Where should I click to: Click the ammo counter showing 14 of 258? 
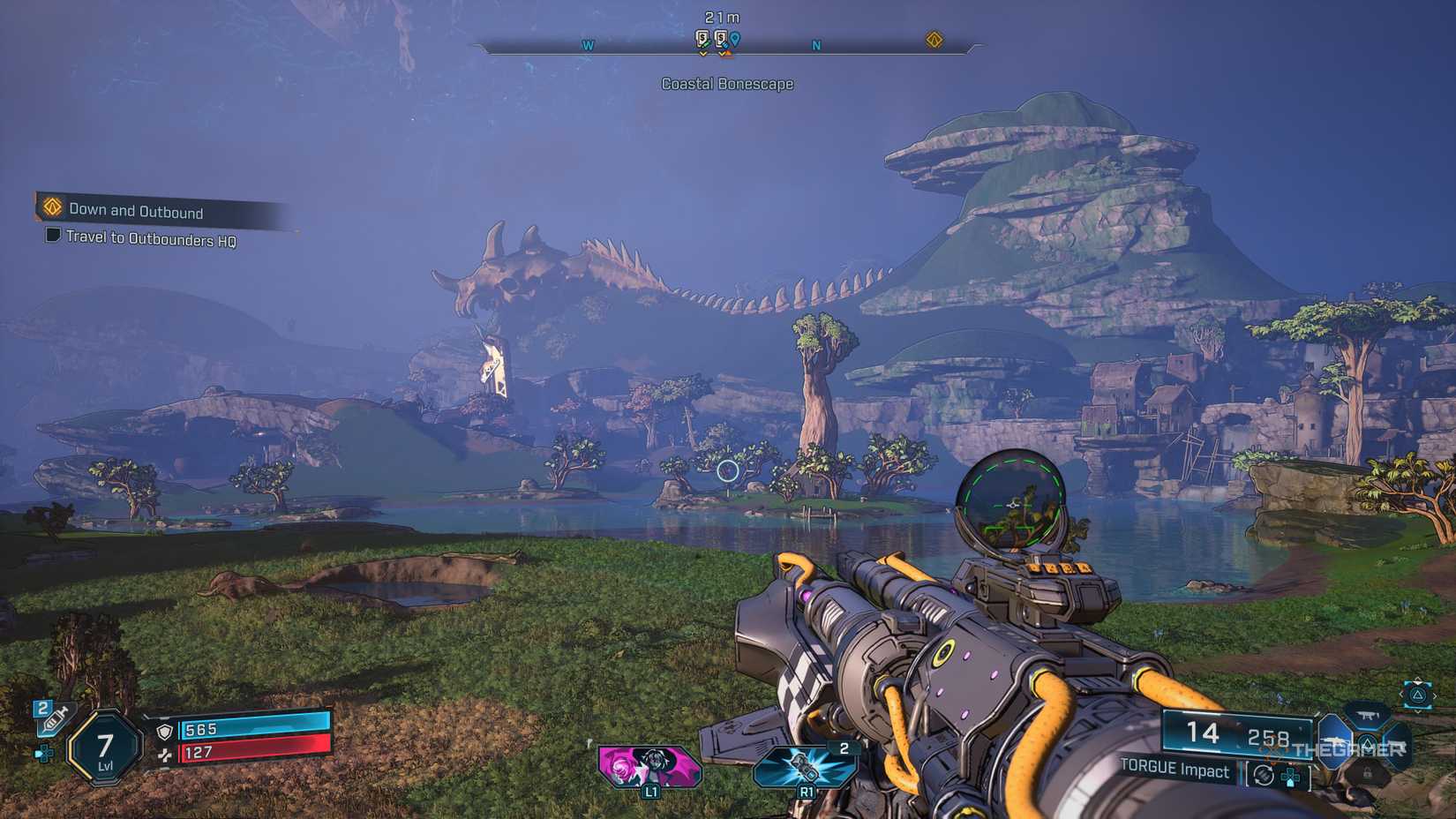click(x=1237, y=733)
